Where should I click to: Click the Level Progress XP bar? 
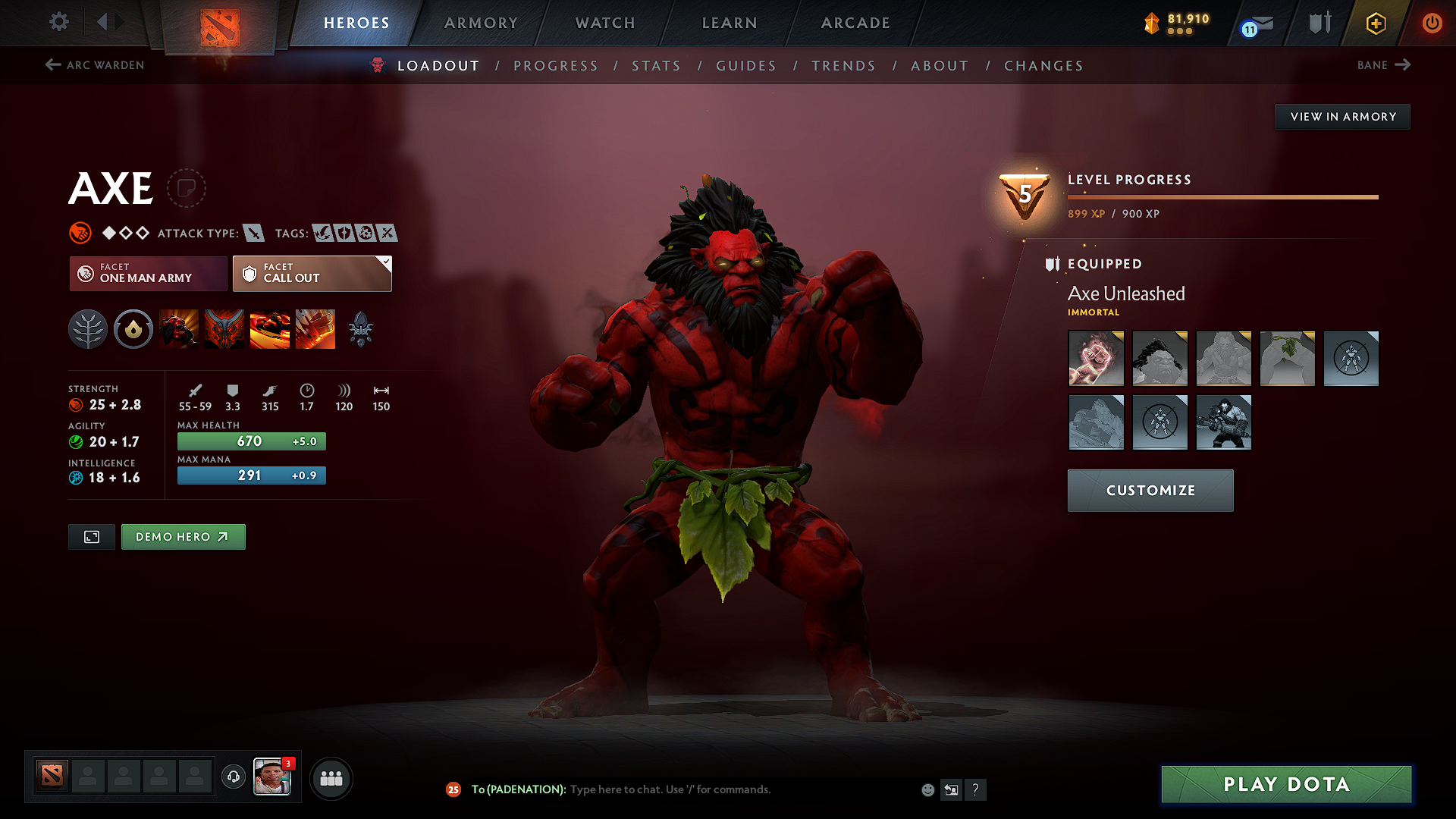coord(1221,197)
